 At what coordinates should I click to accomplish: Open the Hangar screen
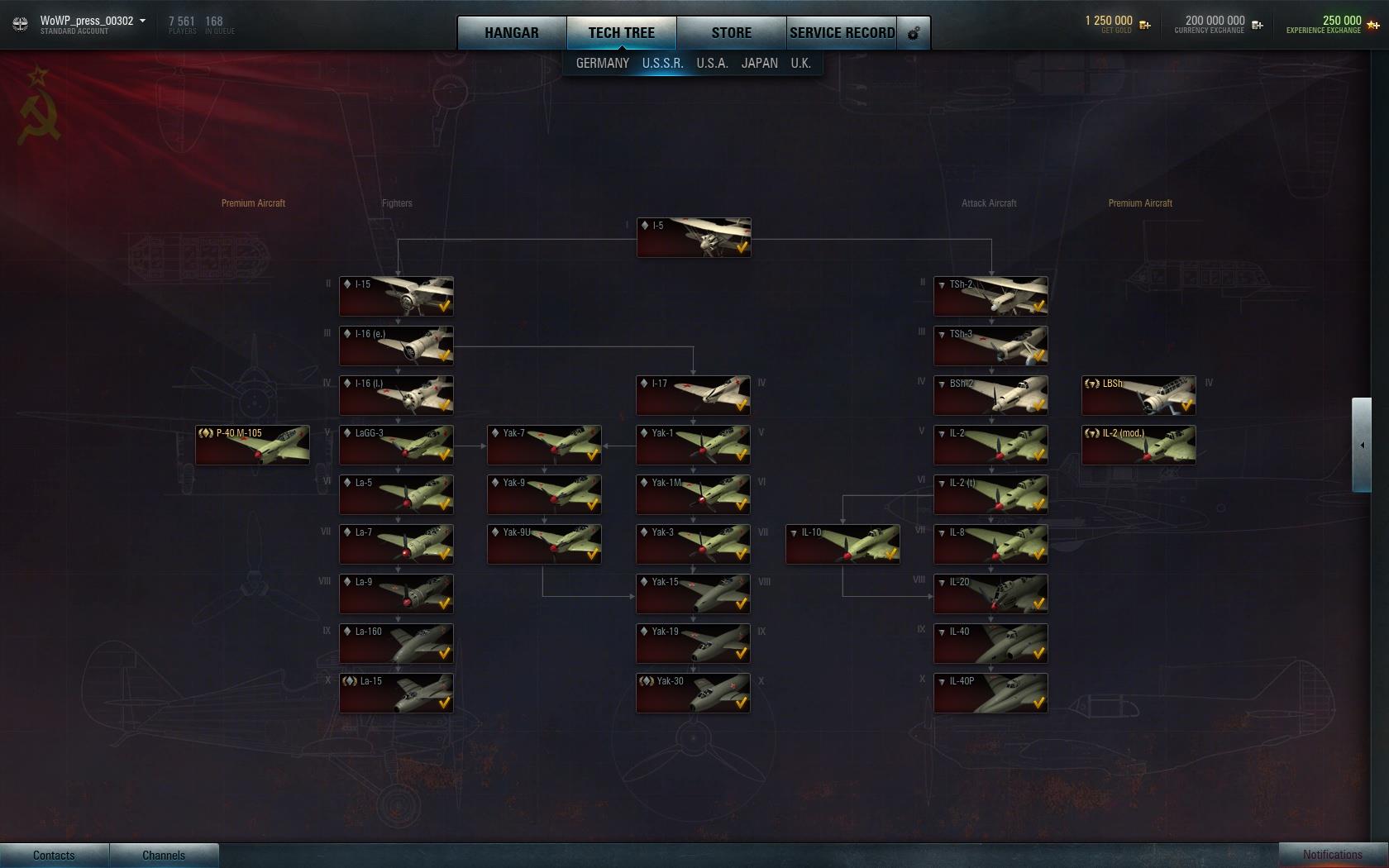pyautogui.click(x=512, y=33)
